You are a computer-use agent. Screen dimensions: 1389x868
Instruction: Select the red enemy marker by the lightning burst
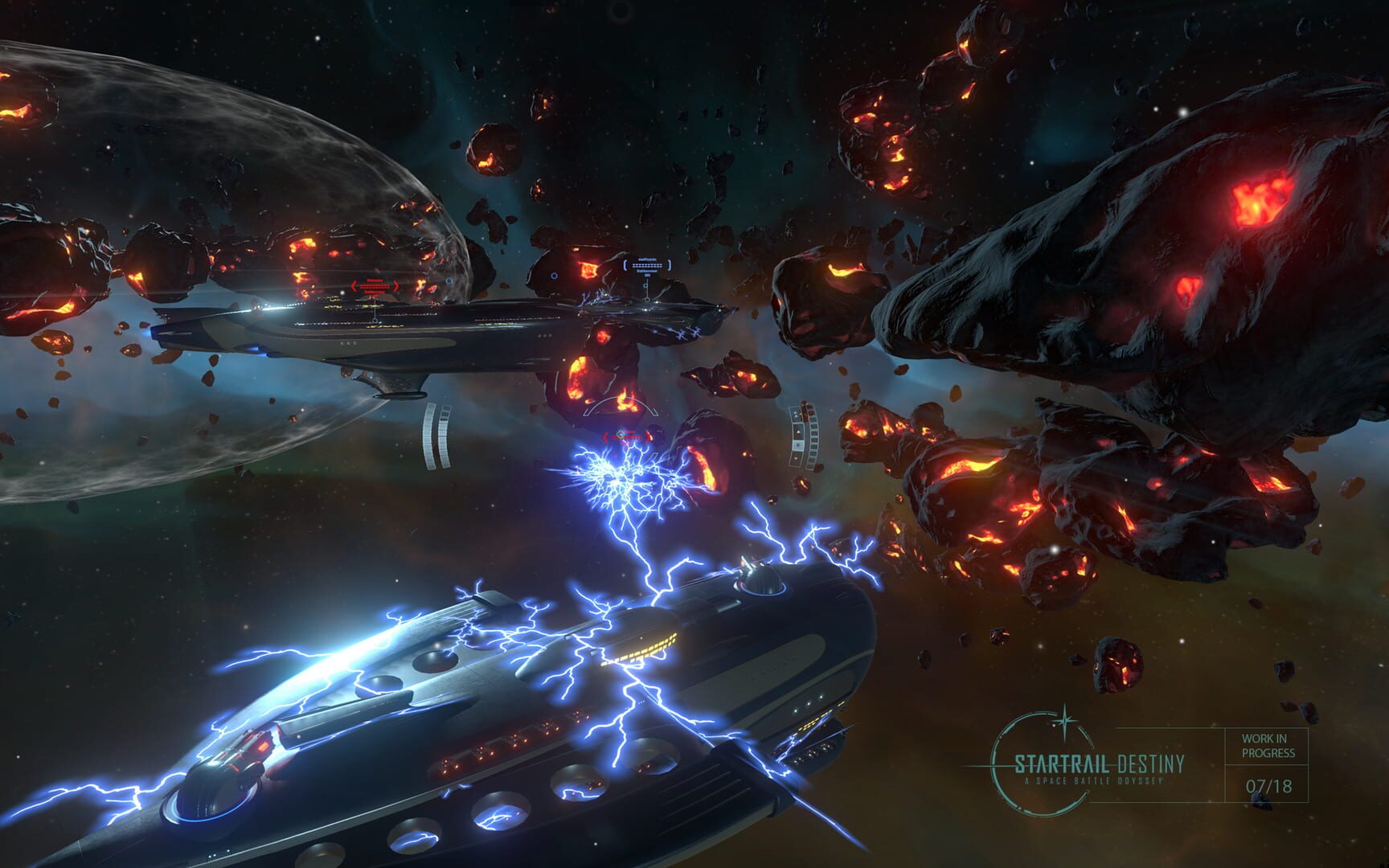point(627,436)
